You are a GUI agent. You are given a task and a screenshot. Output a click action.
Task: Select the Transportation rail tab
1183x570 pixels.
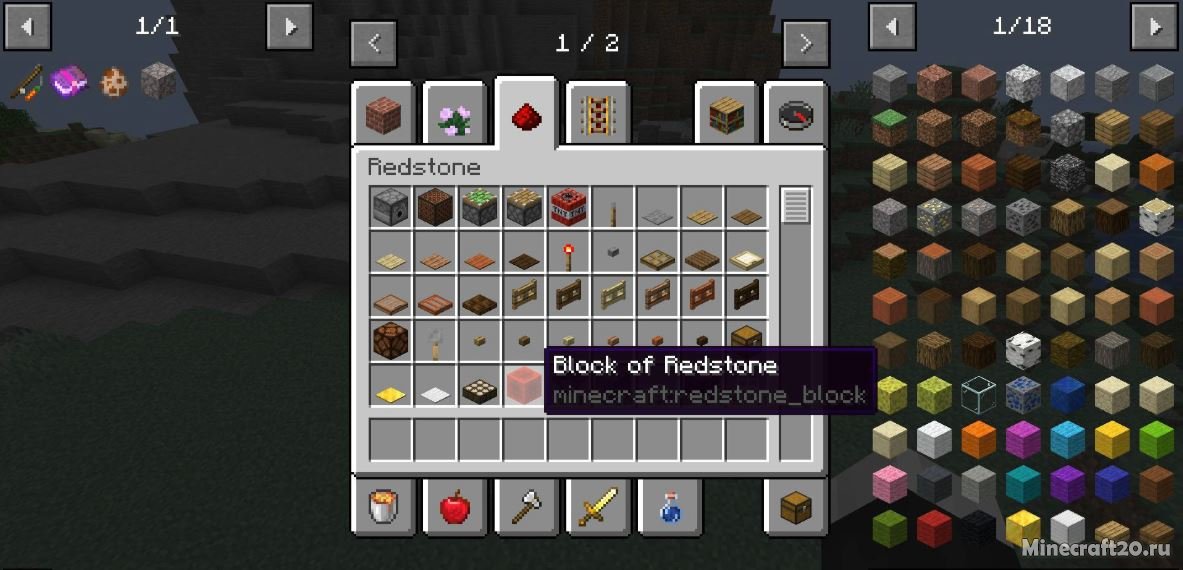(x=598, y=116)
